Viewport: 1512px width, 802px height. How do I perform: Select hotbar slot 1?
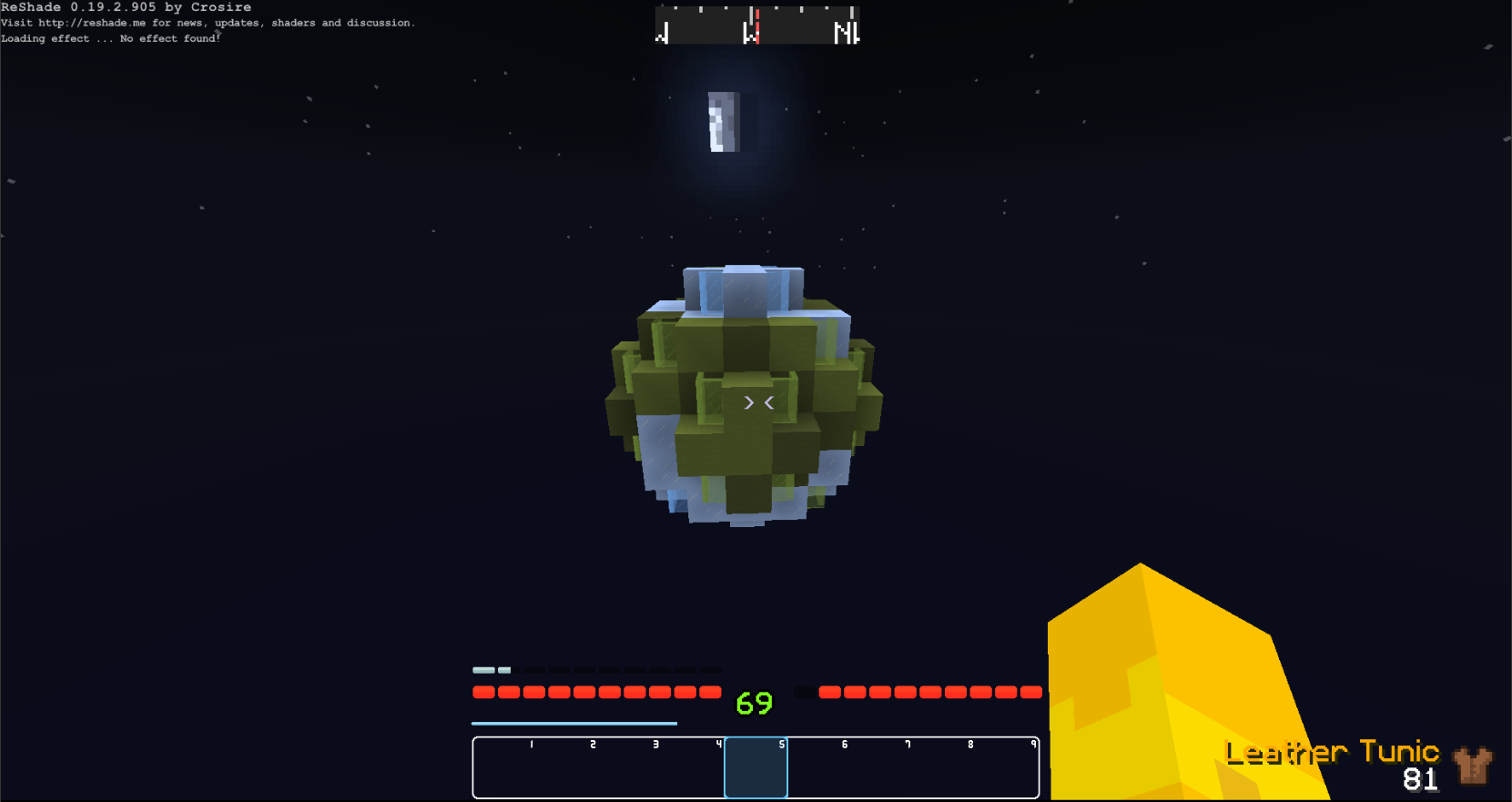[503, 767]
